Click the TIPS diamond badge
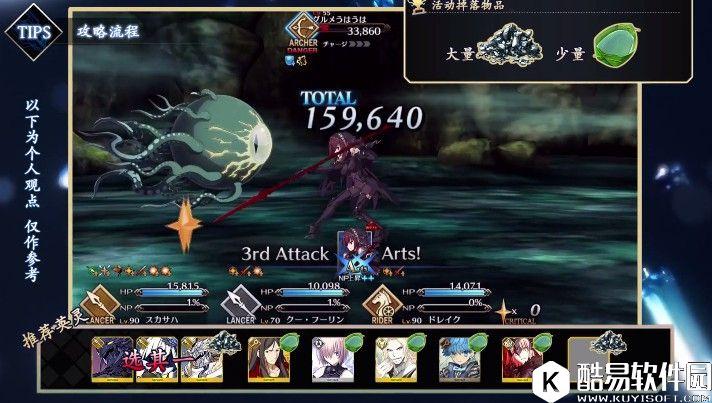Image resolution: width=712 pixels, height=403 pixels. [32, 30]
